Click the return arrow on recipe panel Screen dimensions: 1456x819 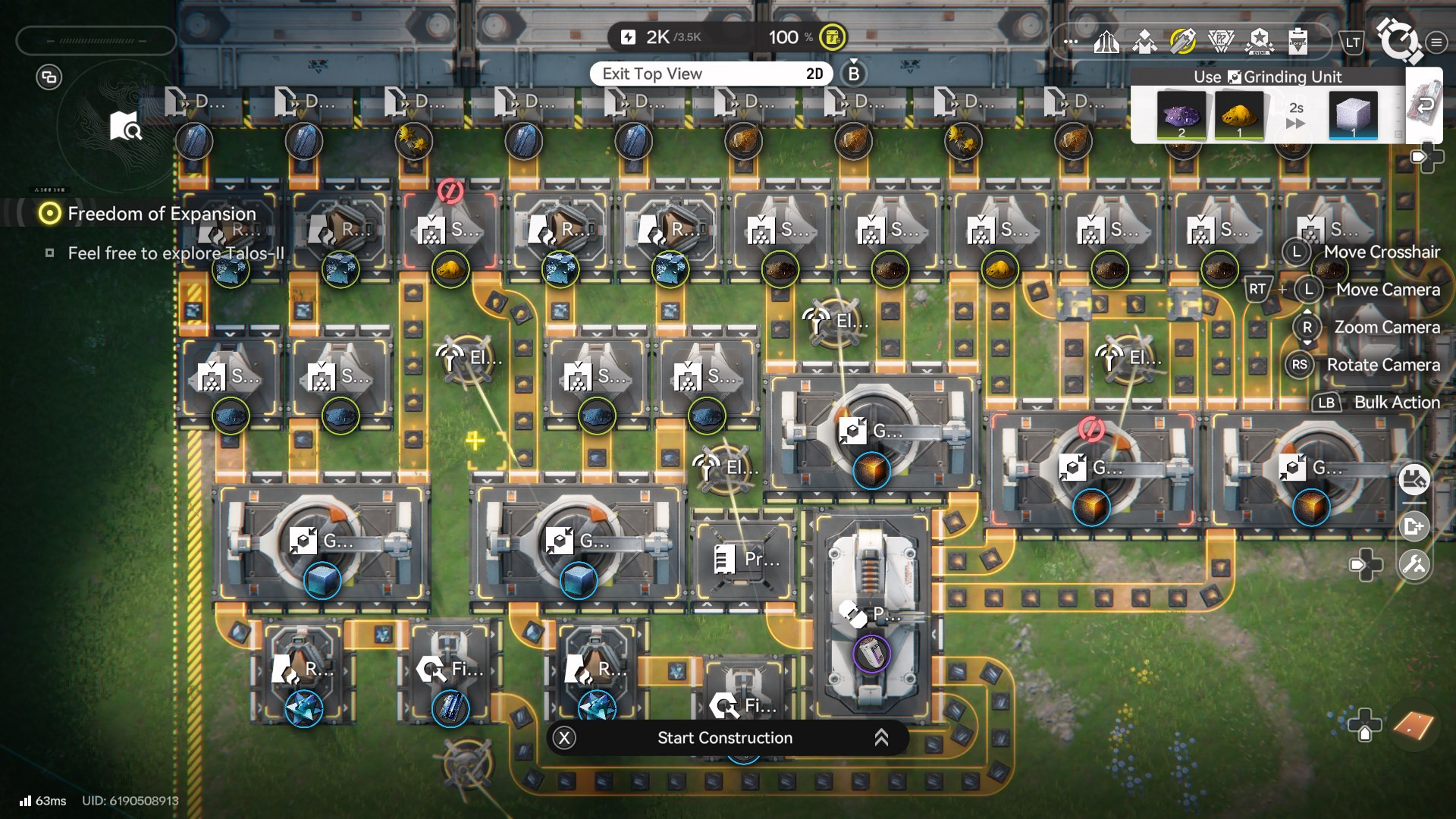coord(1425,105)
